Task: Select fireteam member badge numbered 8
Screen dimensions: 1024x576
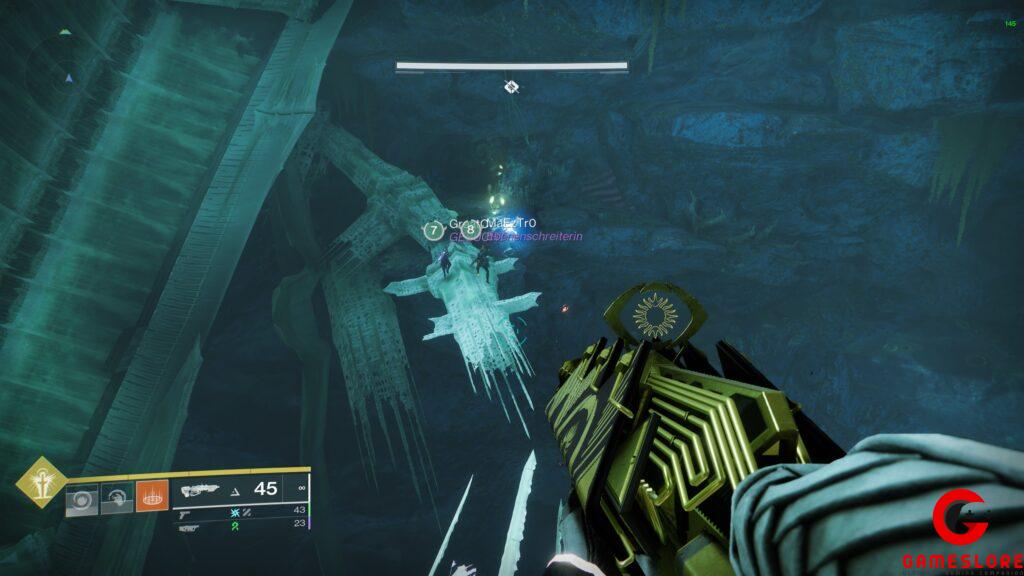Action: pyautogui.click(x=471, y=231)
